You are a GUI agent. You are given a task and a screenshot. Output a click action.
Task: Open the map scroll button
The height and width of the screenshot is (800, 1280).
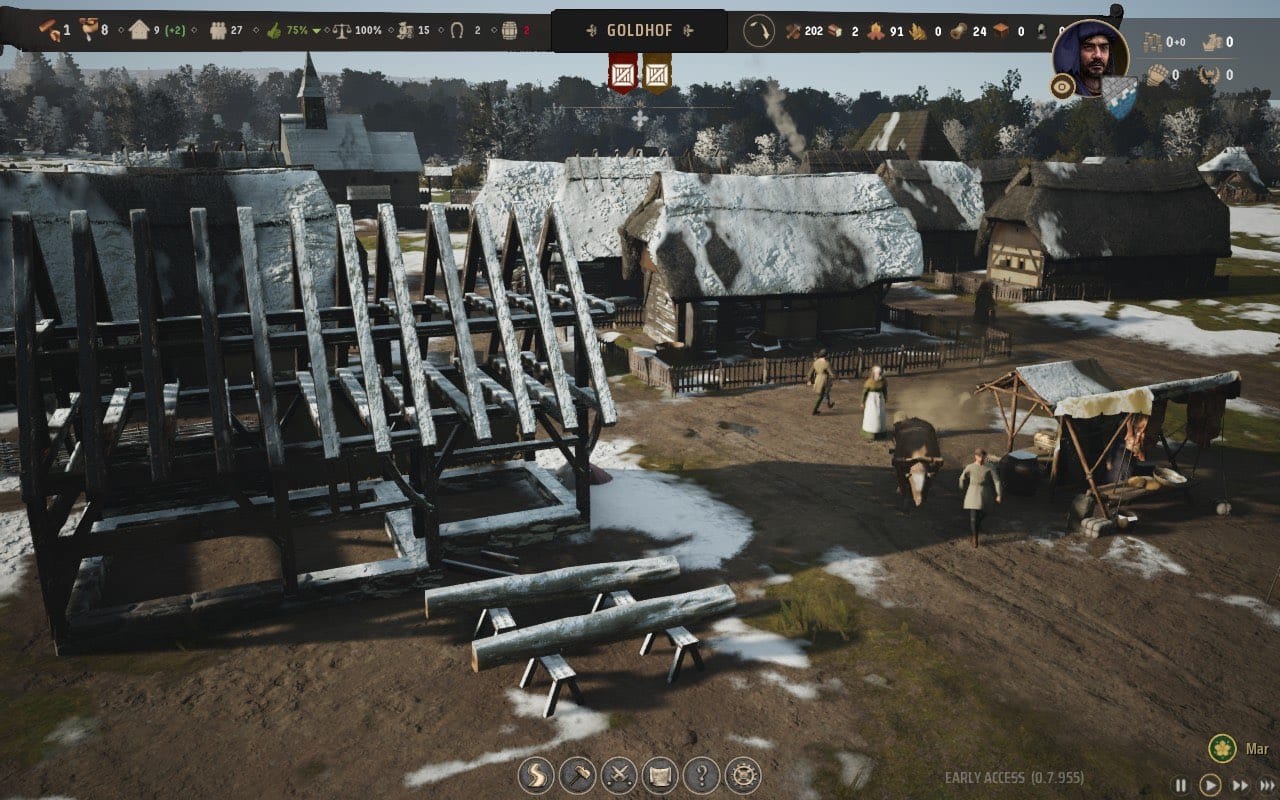660,775
